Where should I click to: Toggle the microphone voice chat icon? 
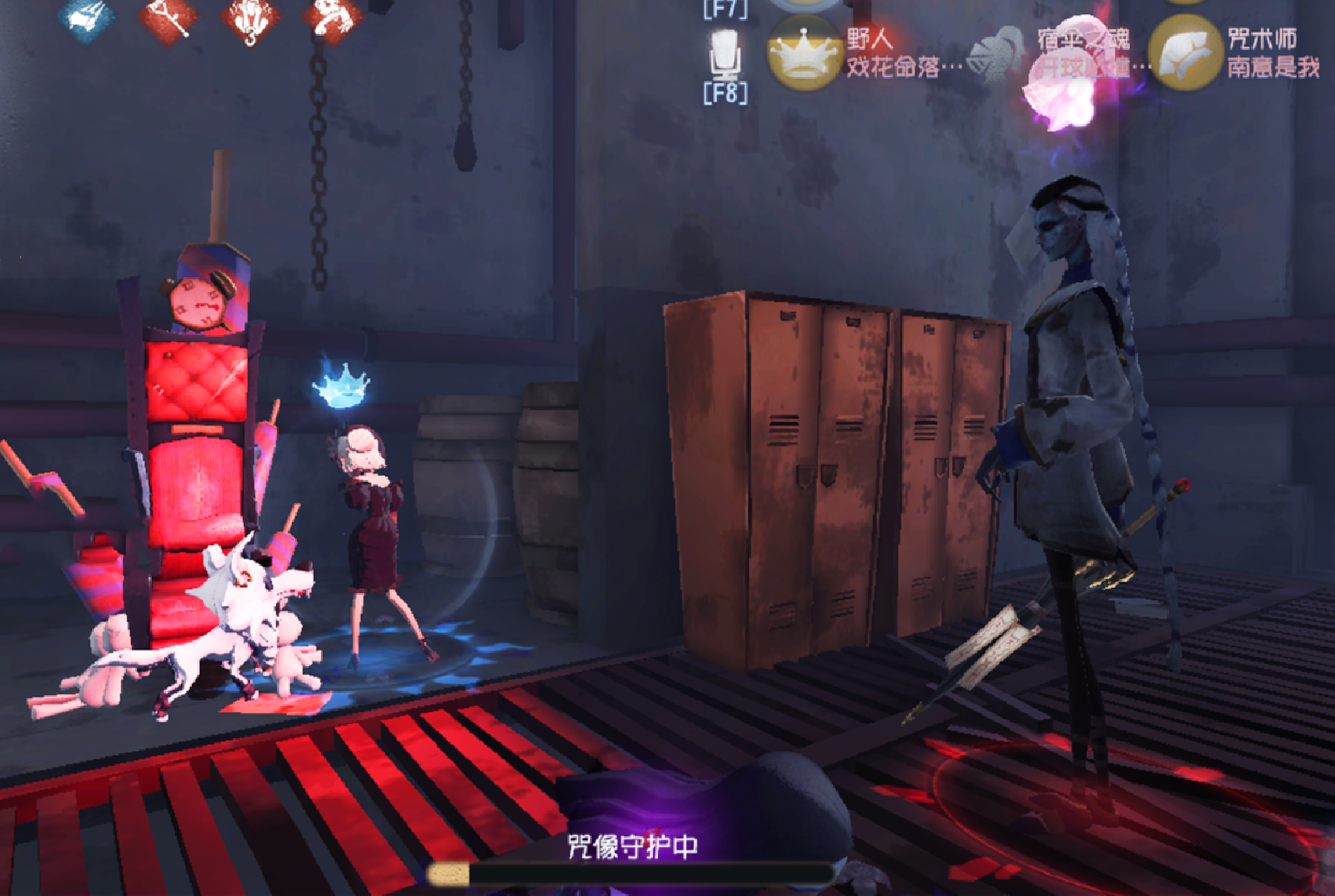pos(724,54)
